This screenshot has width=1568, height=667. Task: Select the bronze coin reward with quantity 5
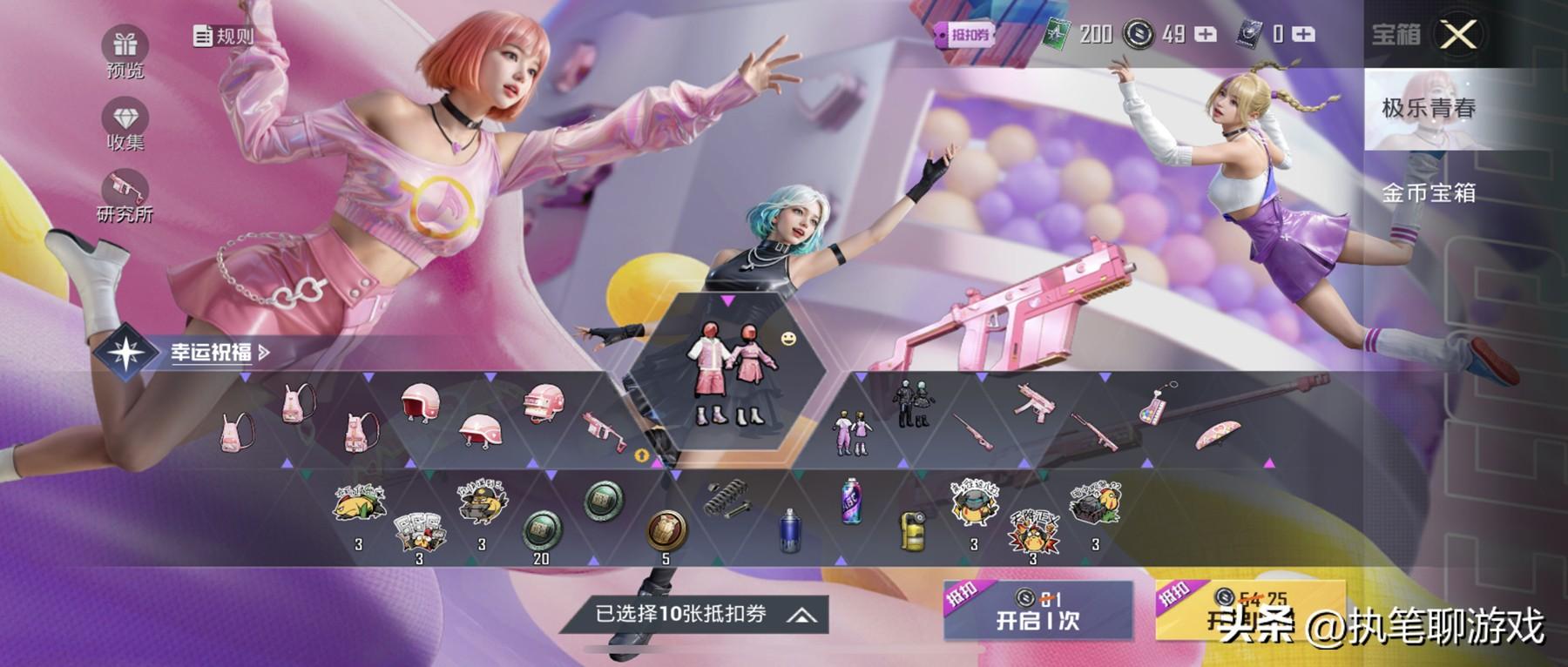tap(666, 529)
